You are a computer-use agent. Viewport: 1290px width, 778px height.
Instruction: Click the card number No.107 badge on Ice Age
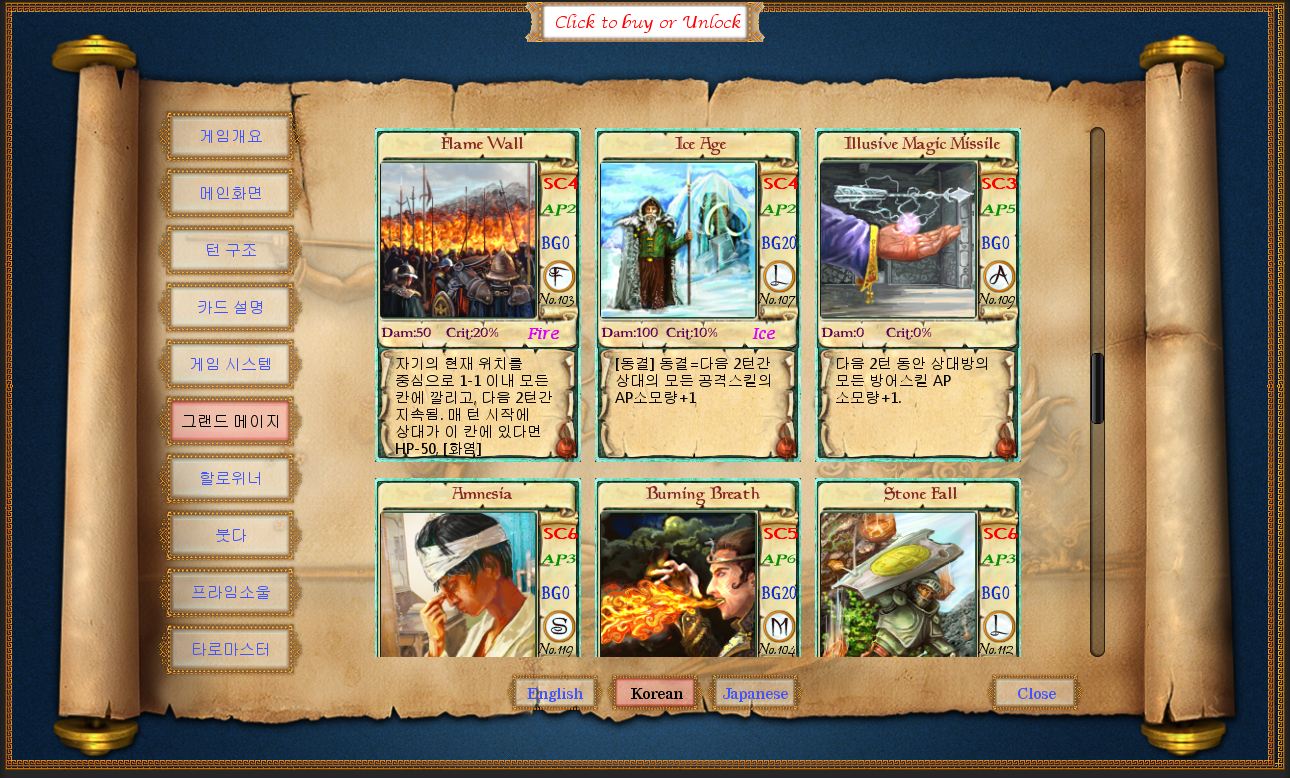point(778,297)
